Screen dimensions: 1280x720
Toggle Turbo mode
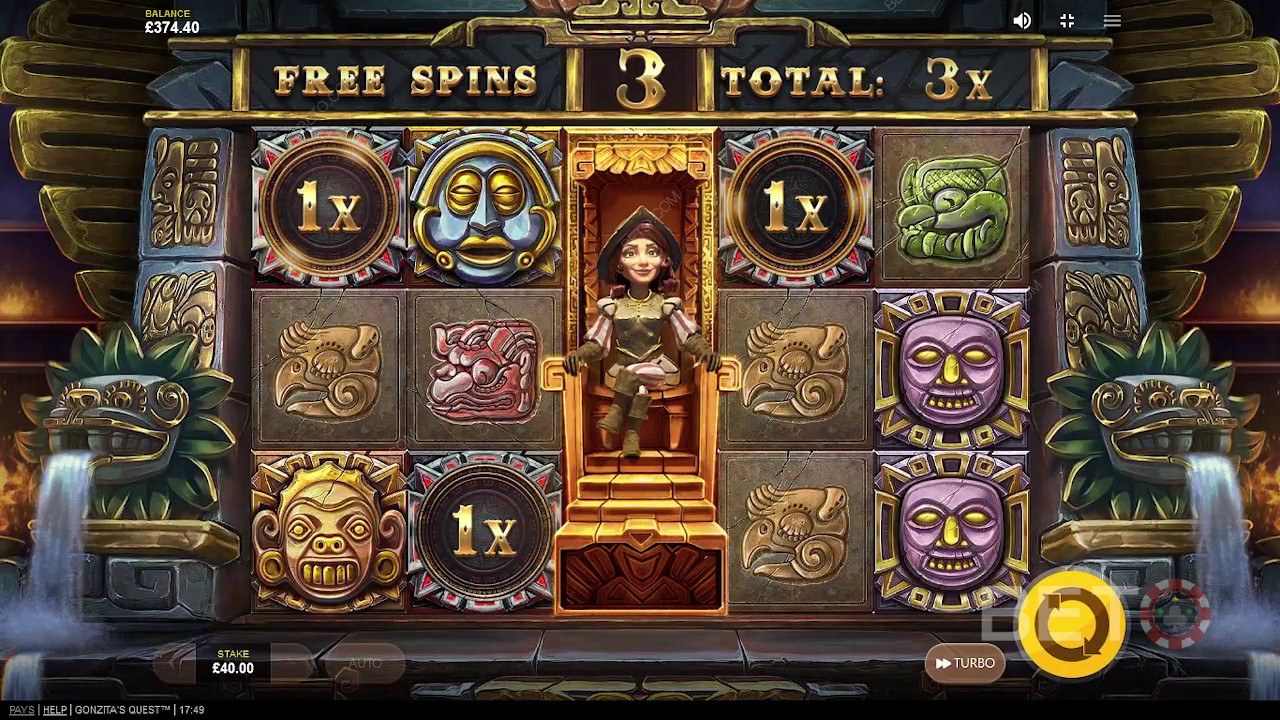coord(965,663)
